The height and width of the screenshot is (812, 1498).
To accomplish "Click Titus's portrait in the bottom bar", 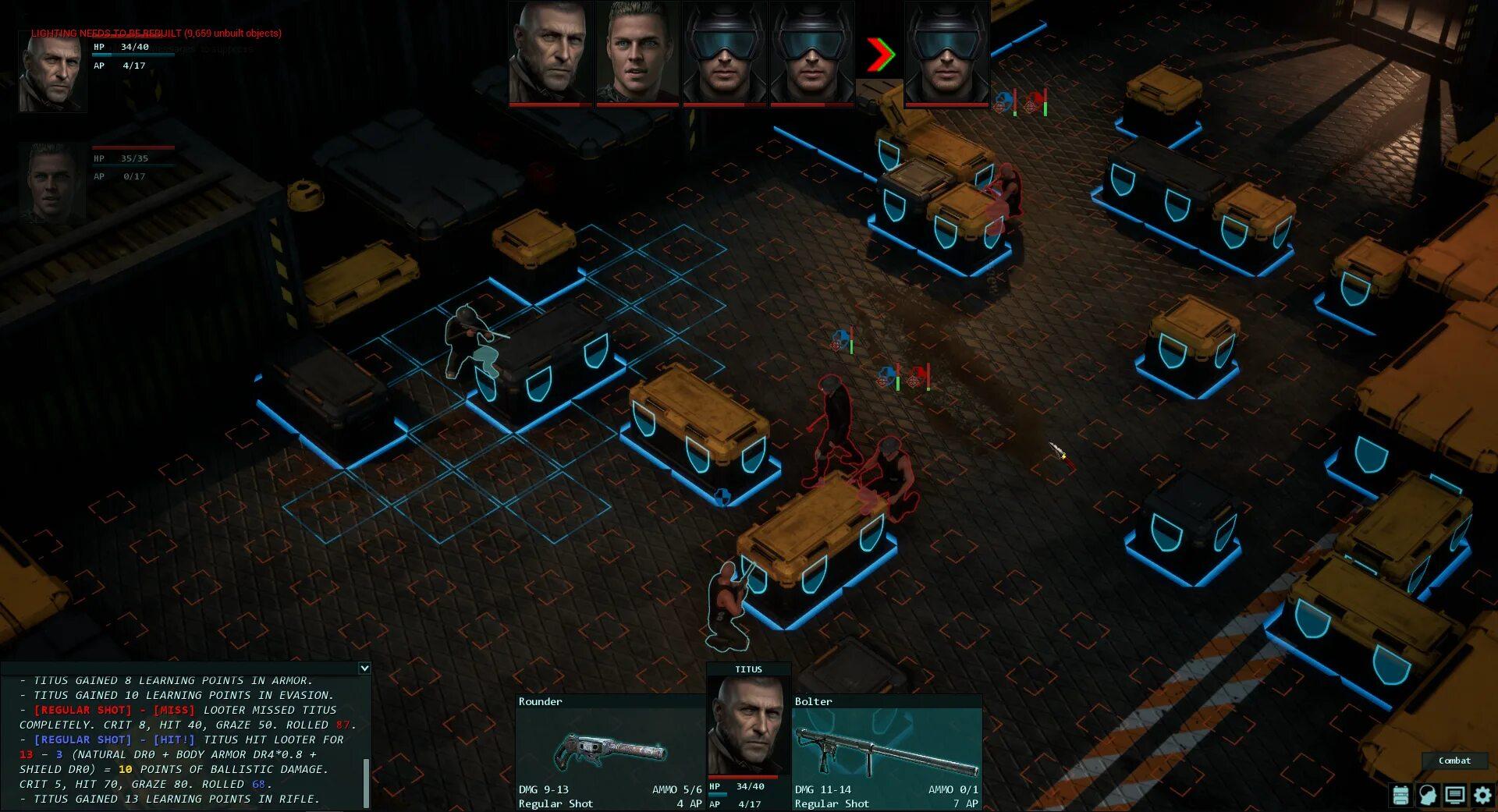I will [748, 725].
